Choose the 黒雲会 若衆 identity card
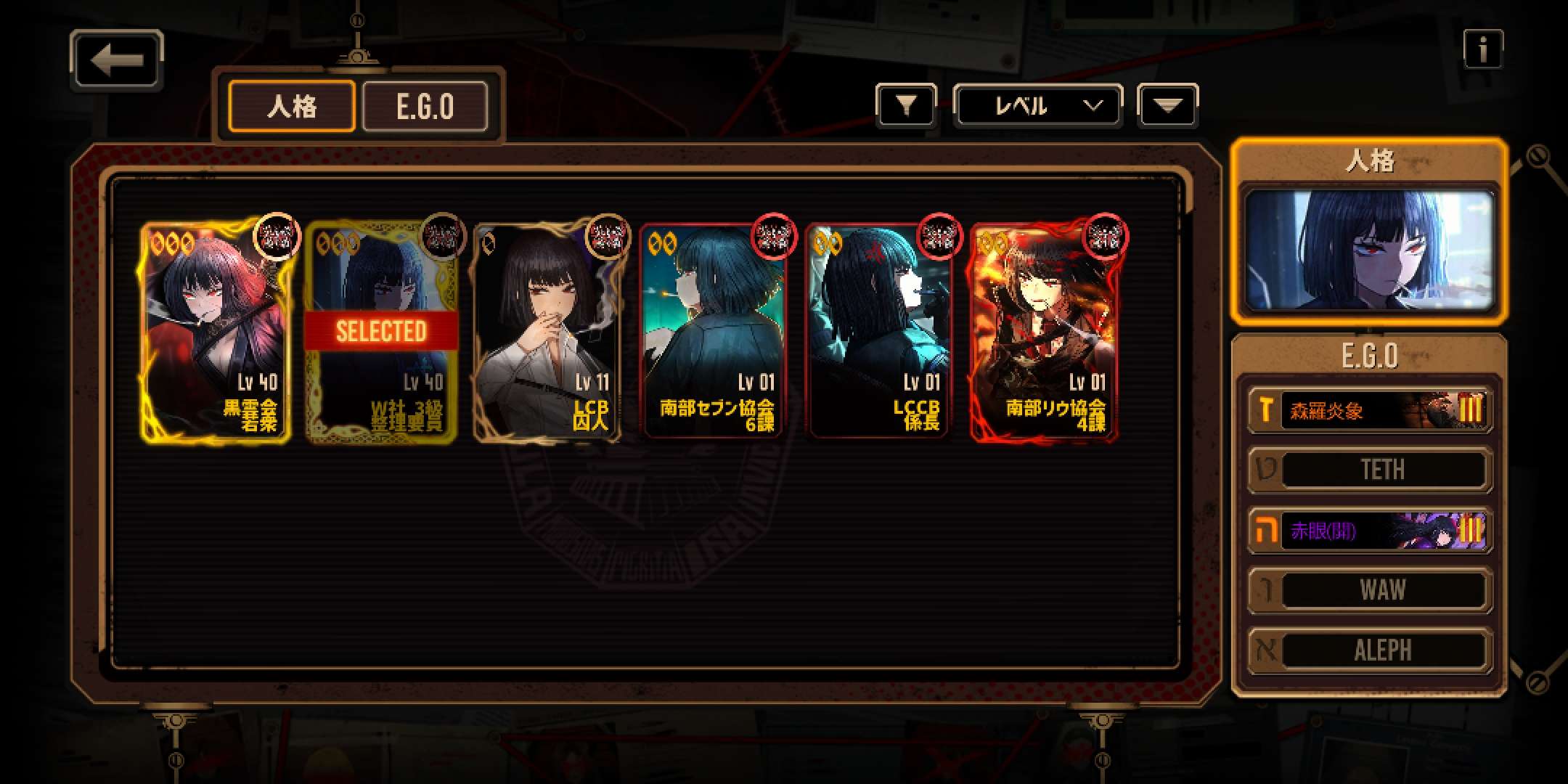The height and width of the screenshot is (784, 1568). [216, 331]
